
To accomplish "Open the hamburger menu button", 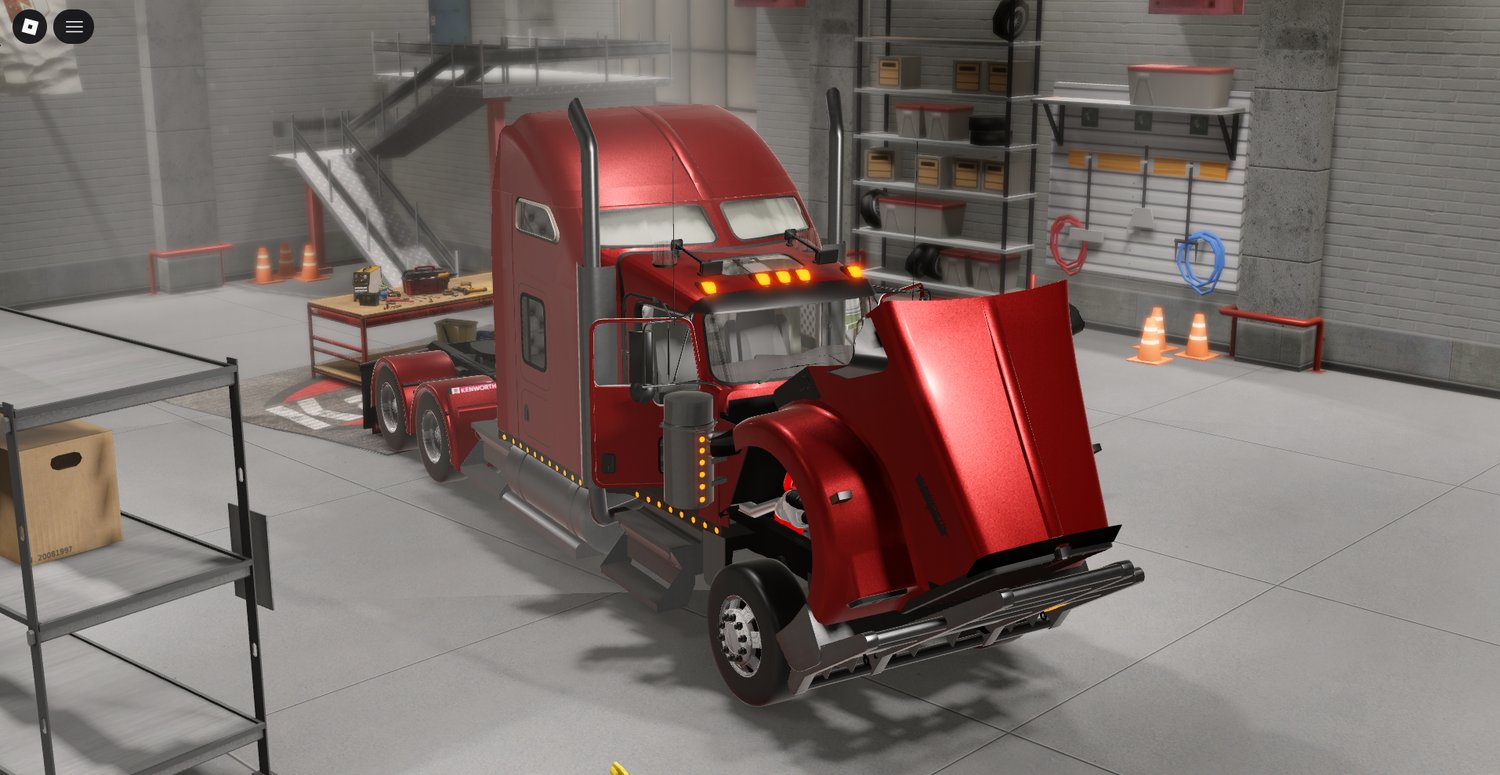I will (74, 27).
